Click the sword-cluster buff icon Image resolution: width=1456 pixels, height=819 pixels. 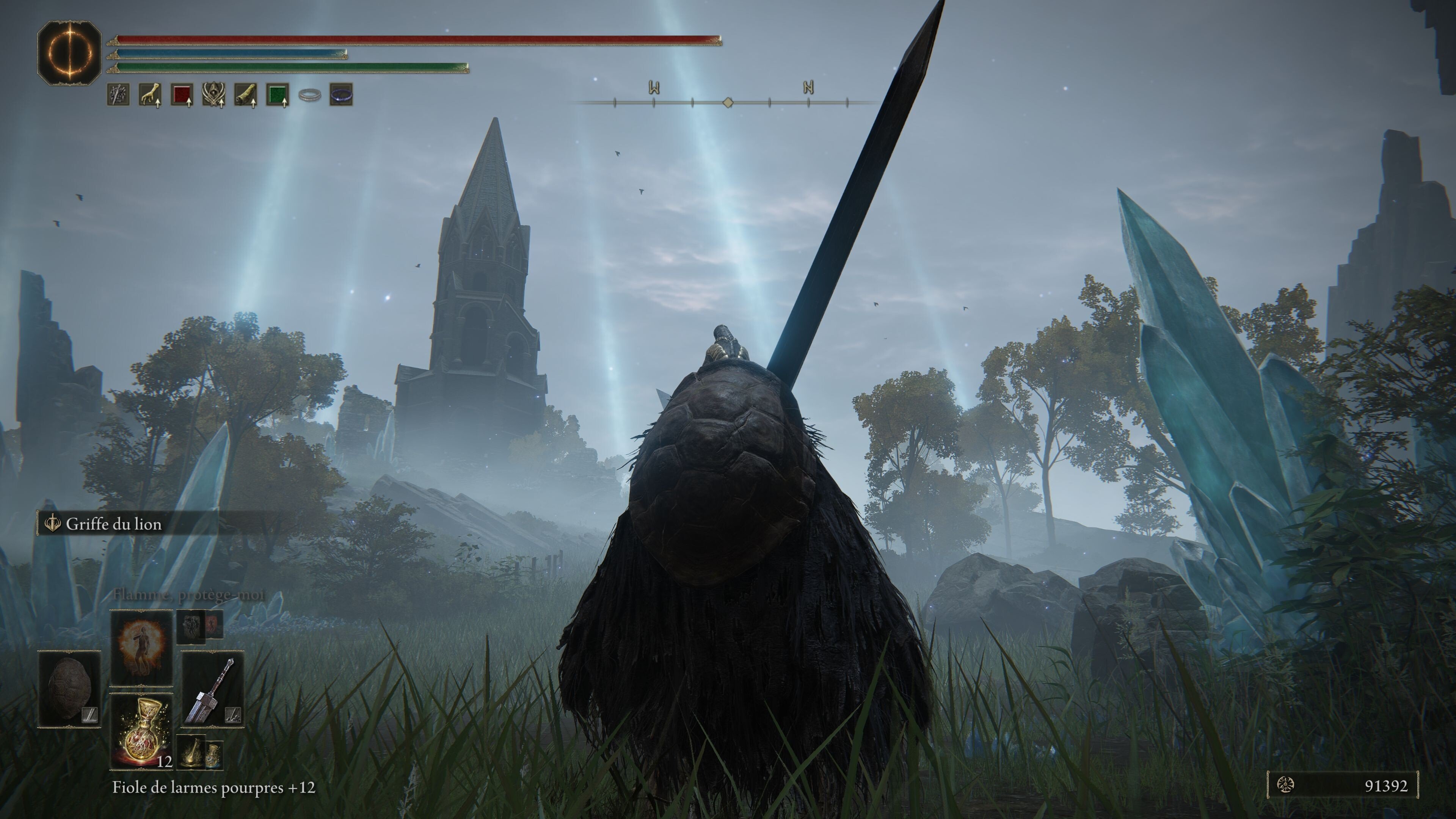click(118, 94)
